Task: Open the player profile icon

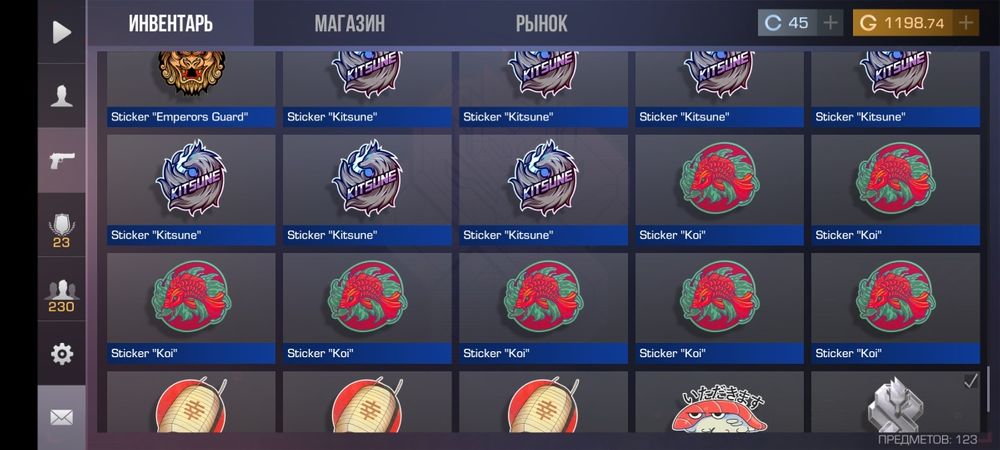Action: click(x=62, y=97)
